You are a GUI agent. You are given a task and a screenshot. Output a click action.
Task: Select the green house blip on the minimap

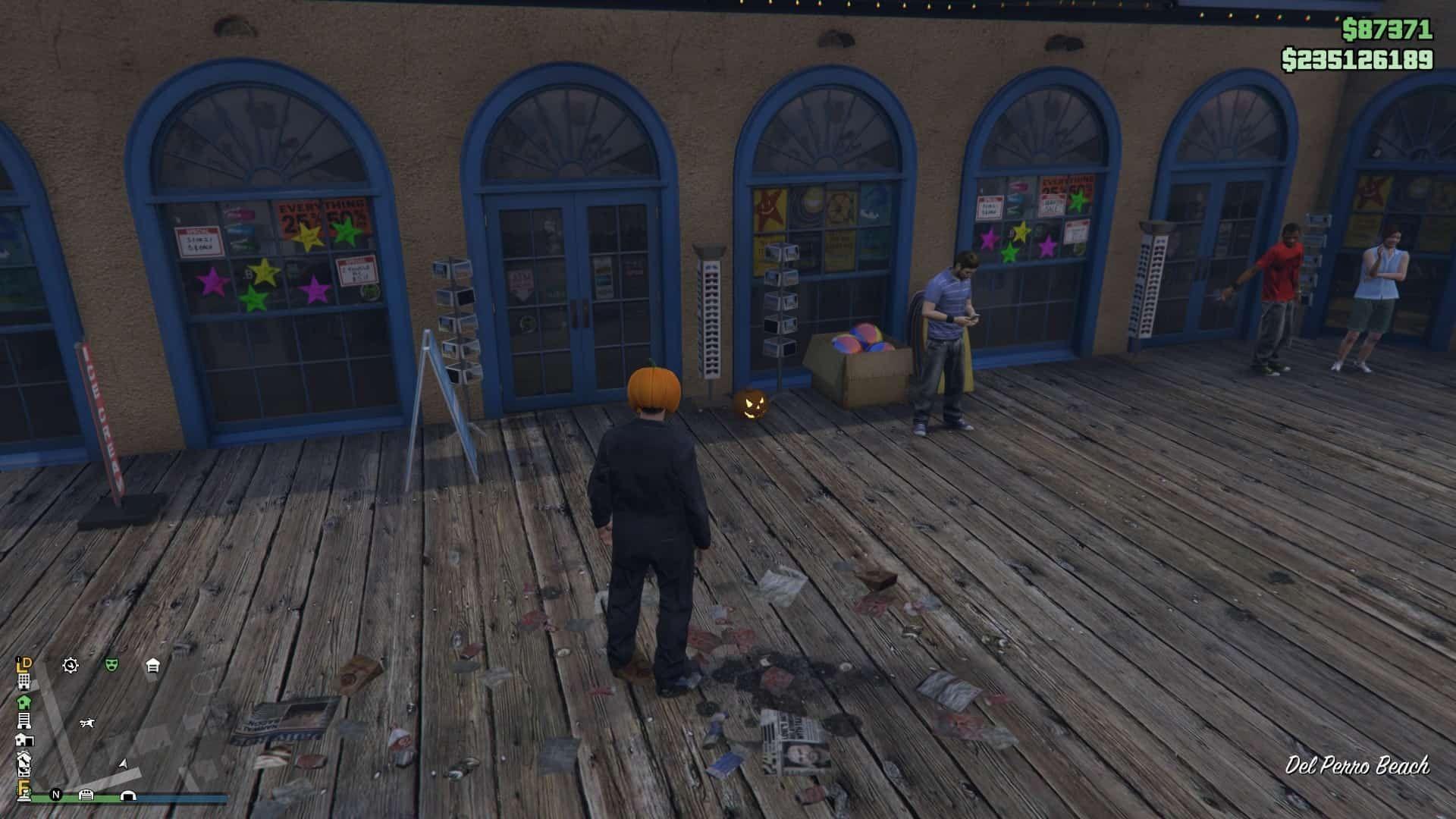[24, 701]
